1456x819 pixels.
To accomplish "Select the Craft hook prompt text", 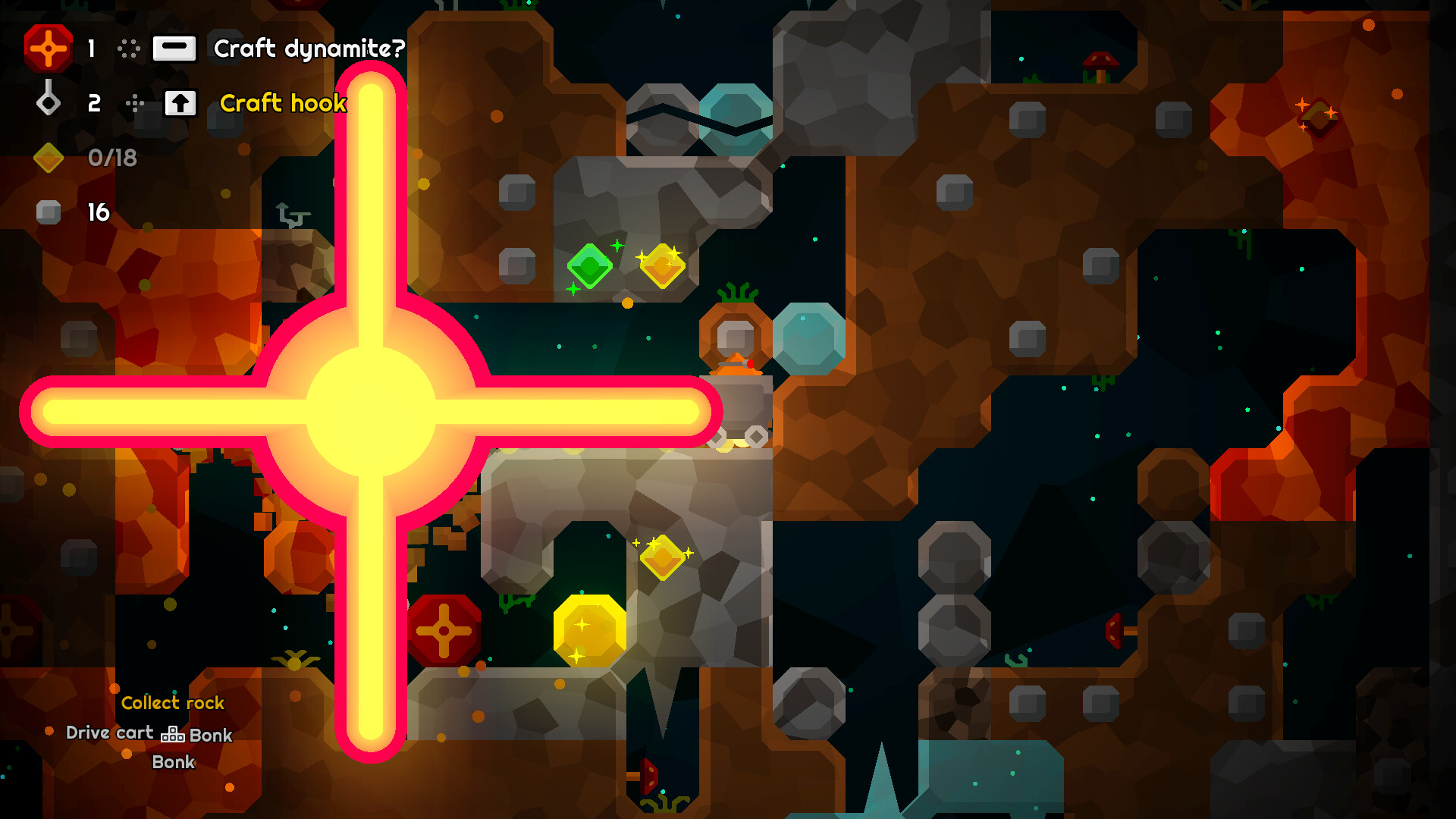I will tap(283, 103).
